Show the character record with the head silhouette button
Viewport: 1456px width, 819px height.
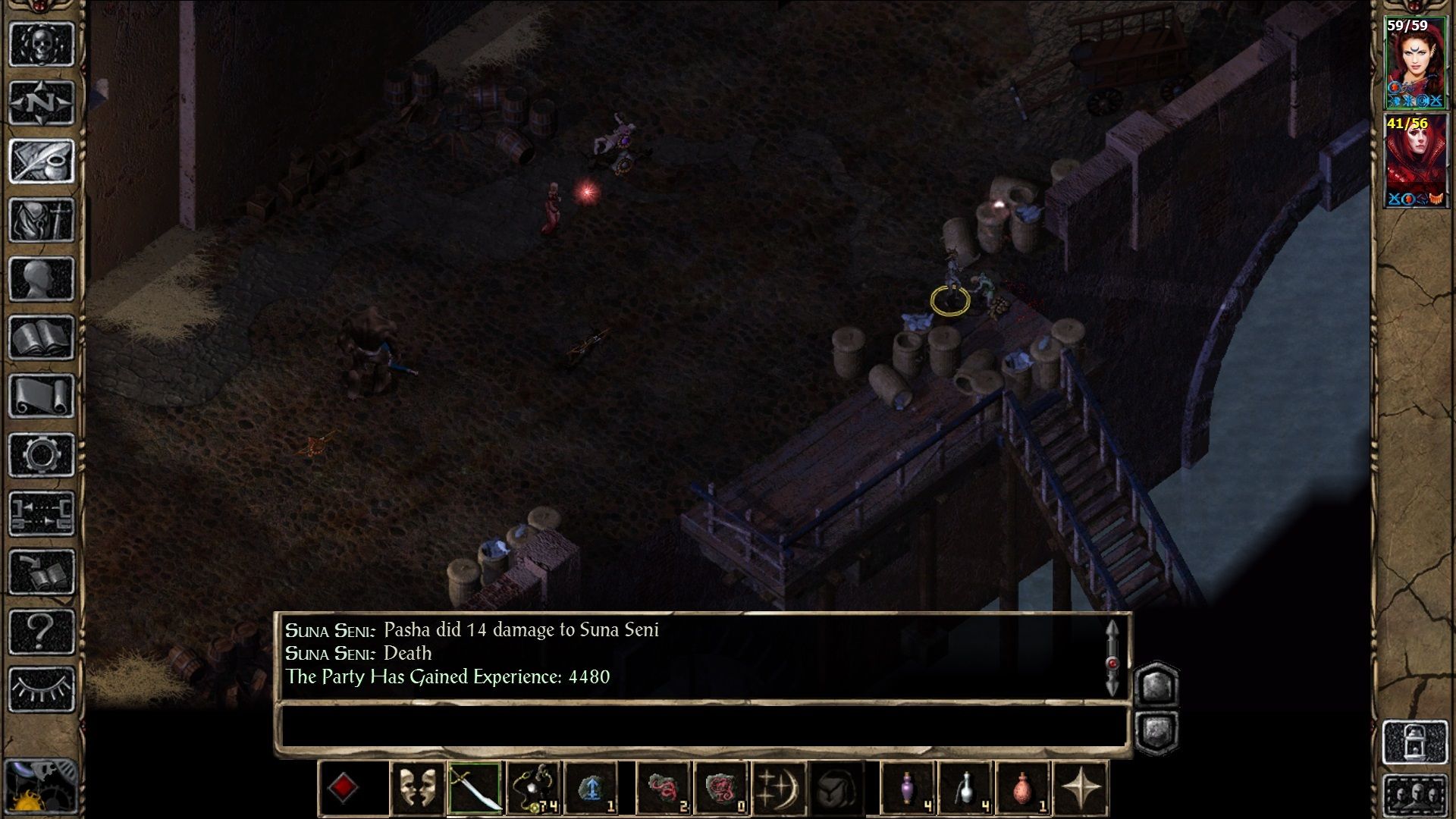(42, 278)
